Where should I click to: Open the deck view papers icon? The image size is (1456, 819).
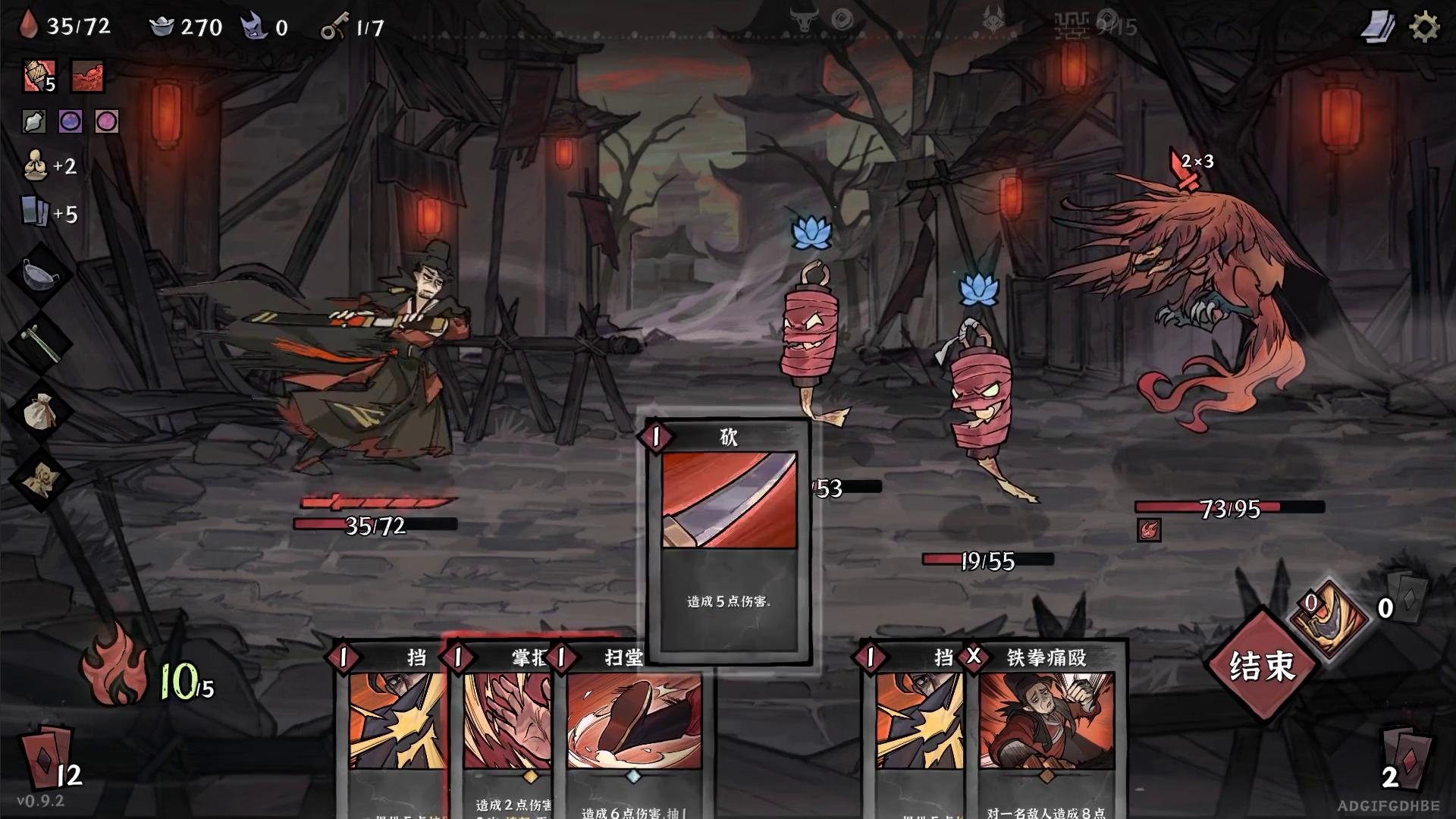click(x=1378, y=28)
